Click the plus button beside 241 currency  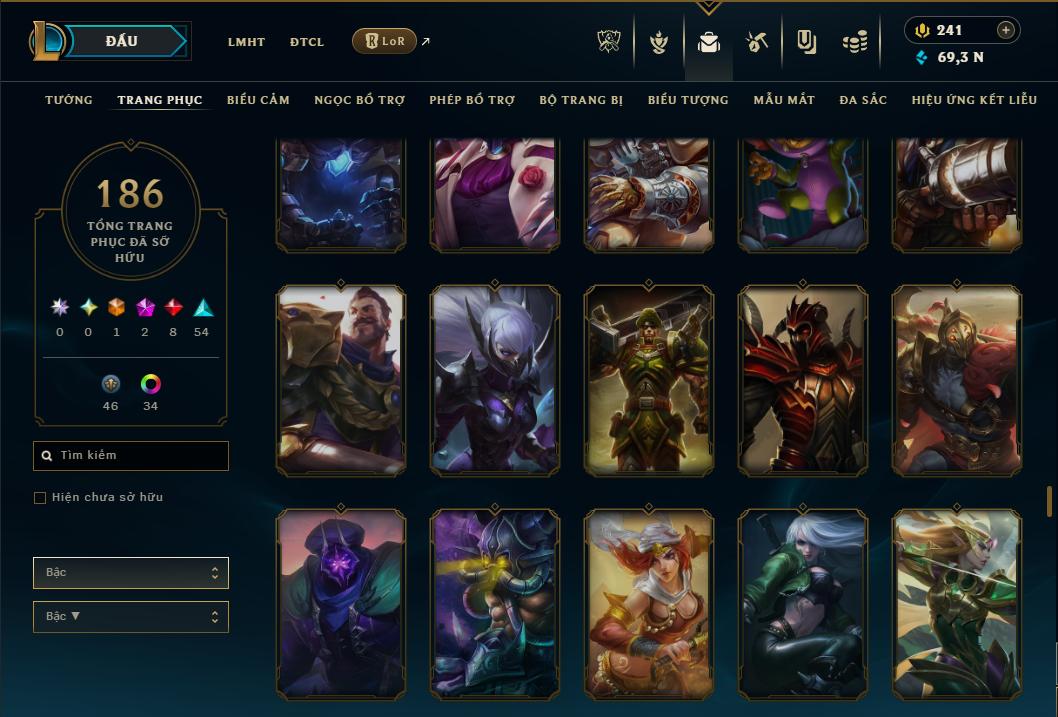1005,30
